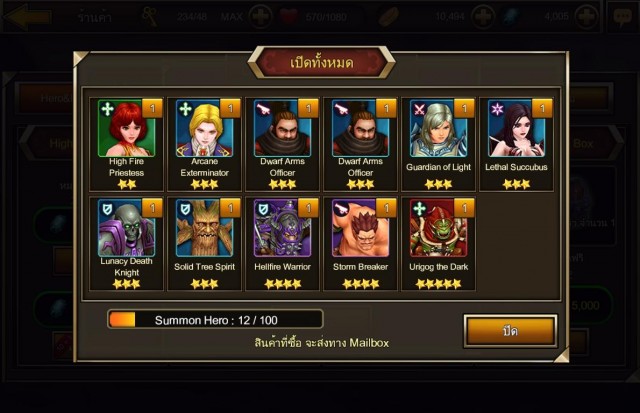Screen dimensions: 640x413
Task: Choose the Arcane Exterminator hero card
Action: pyautogui.click(x=204, y=129)
